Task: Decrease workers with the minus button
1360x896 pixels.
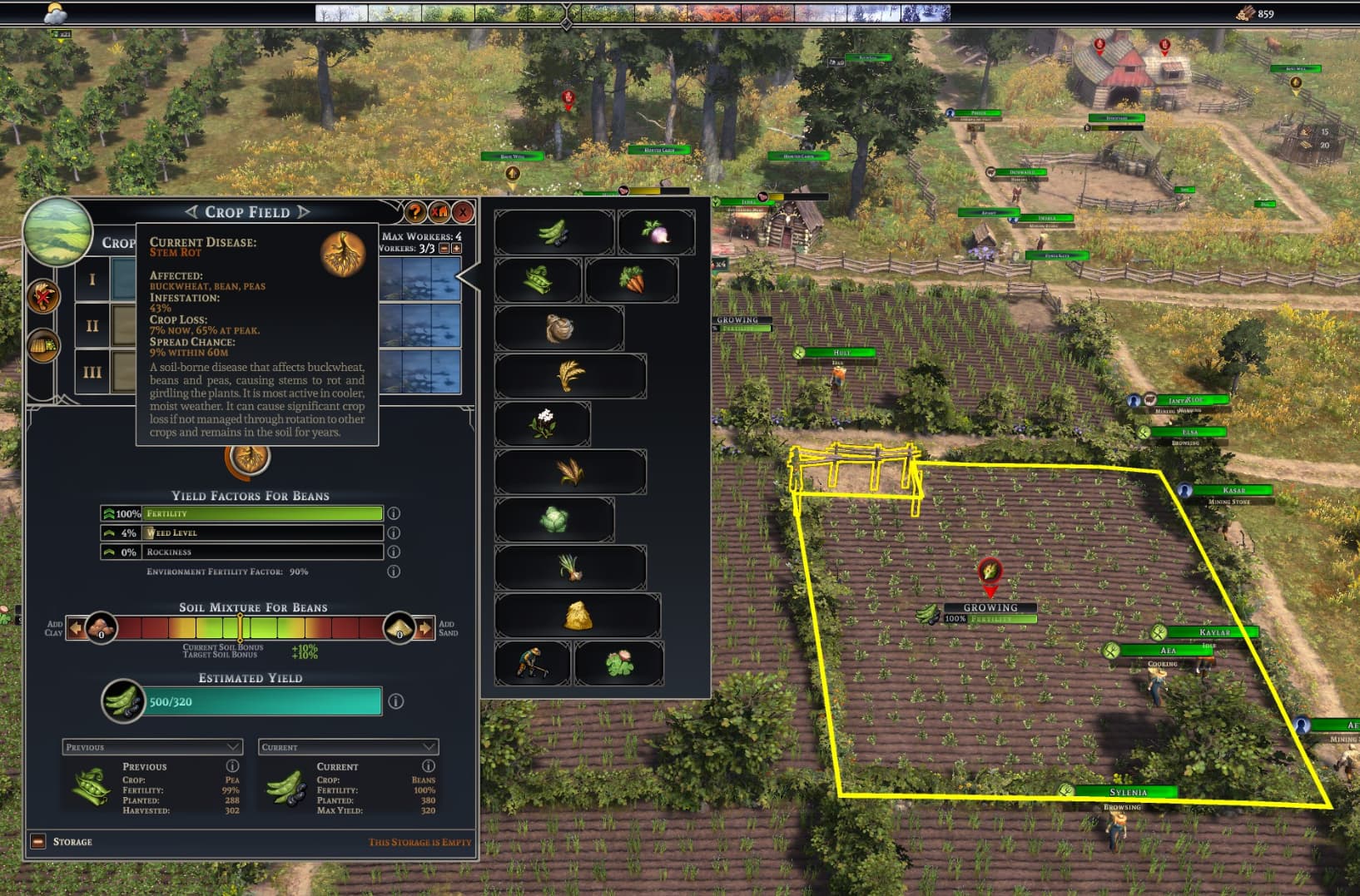Action: click(444, 249)
